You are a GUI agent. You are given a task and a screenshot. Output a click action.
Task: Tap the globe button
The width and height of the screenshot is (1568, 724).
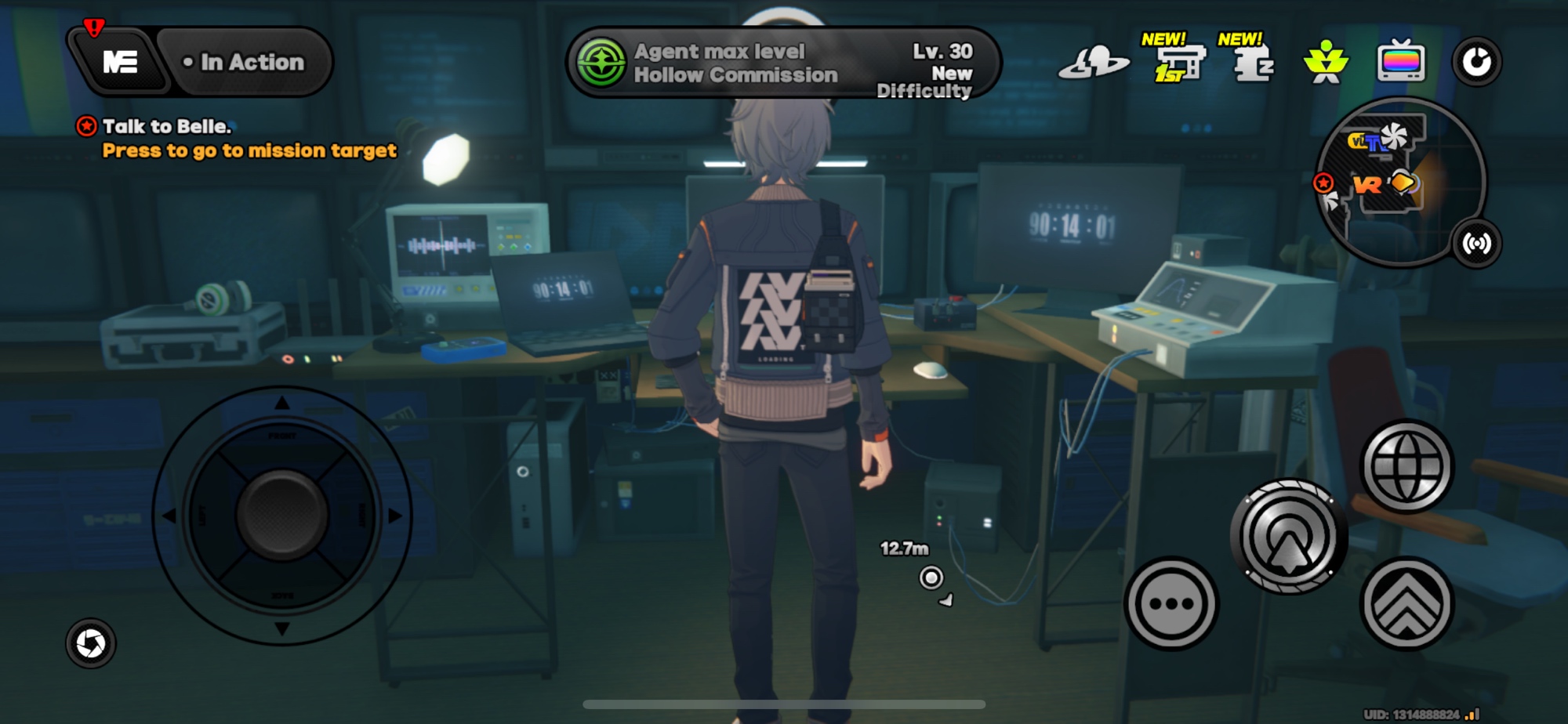pos(1407,467)
